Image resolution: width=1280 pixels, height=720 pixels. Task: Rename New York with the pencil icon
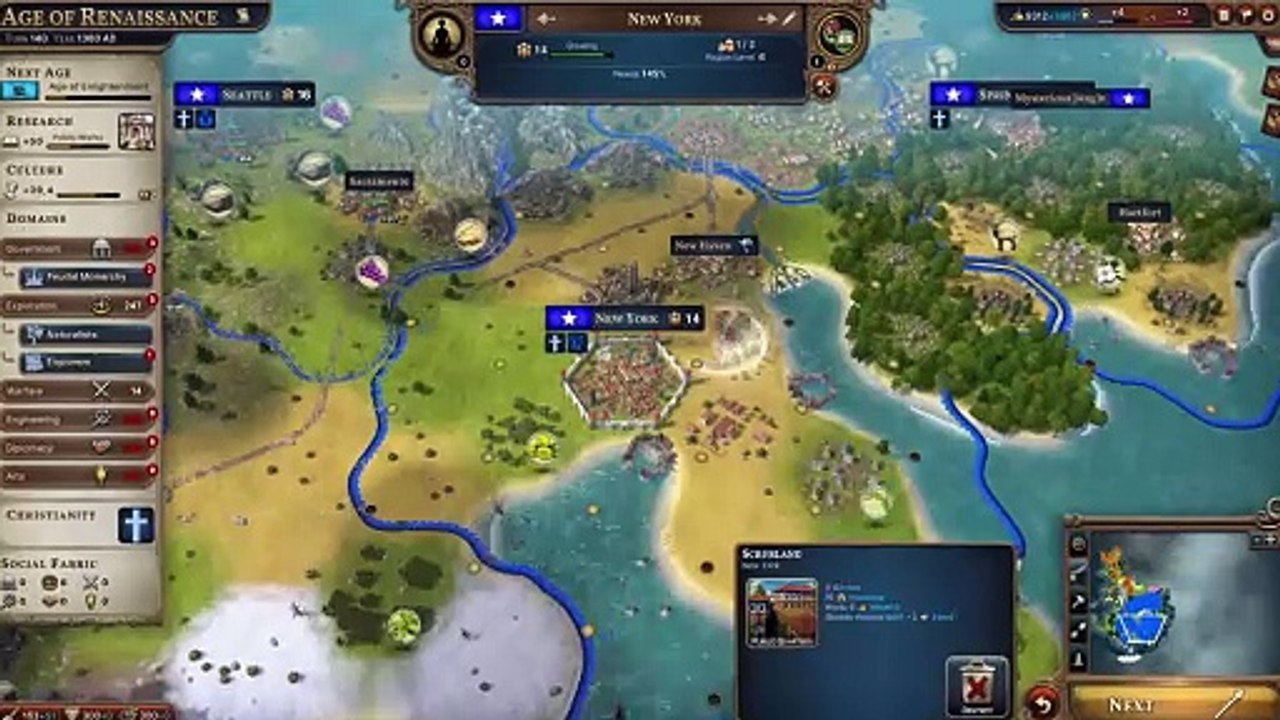pyautogui.click(x=790, y=19)
